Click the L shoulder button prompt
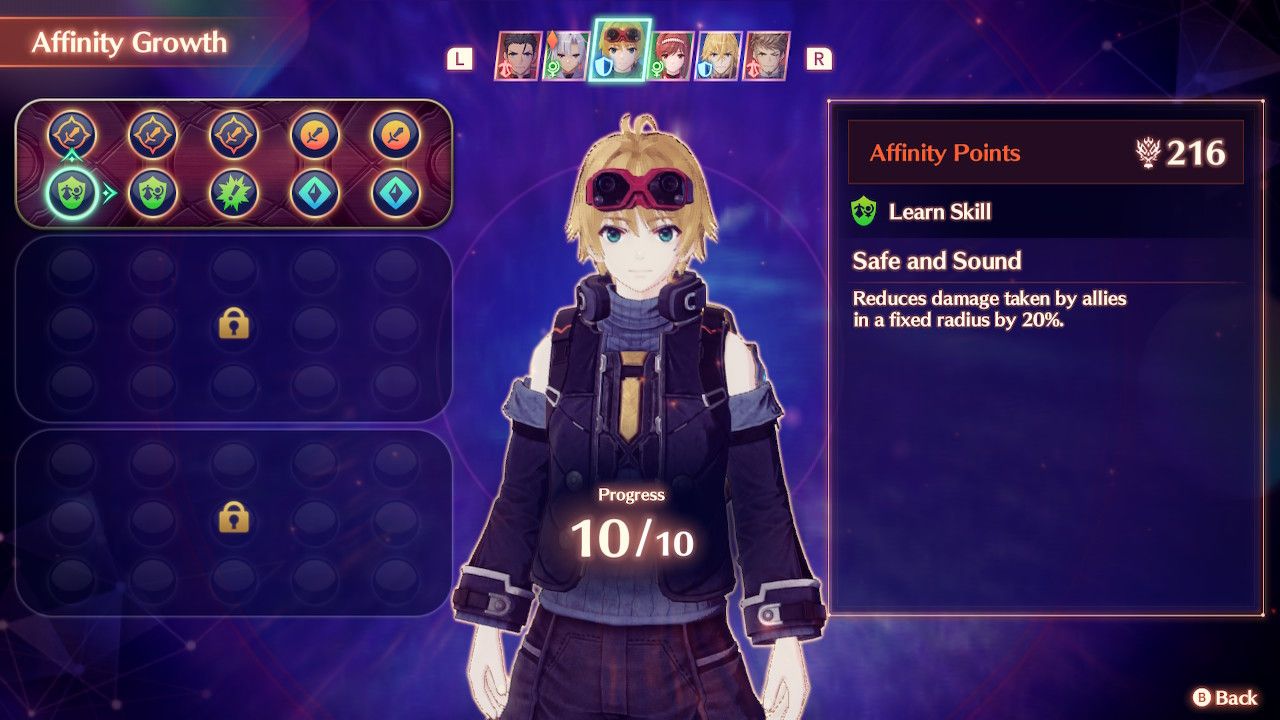 click(458, 58)
